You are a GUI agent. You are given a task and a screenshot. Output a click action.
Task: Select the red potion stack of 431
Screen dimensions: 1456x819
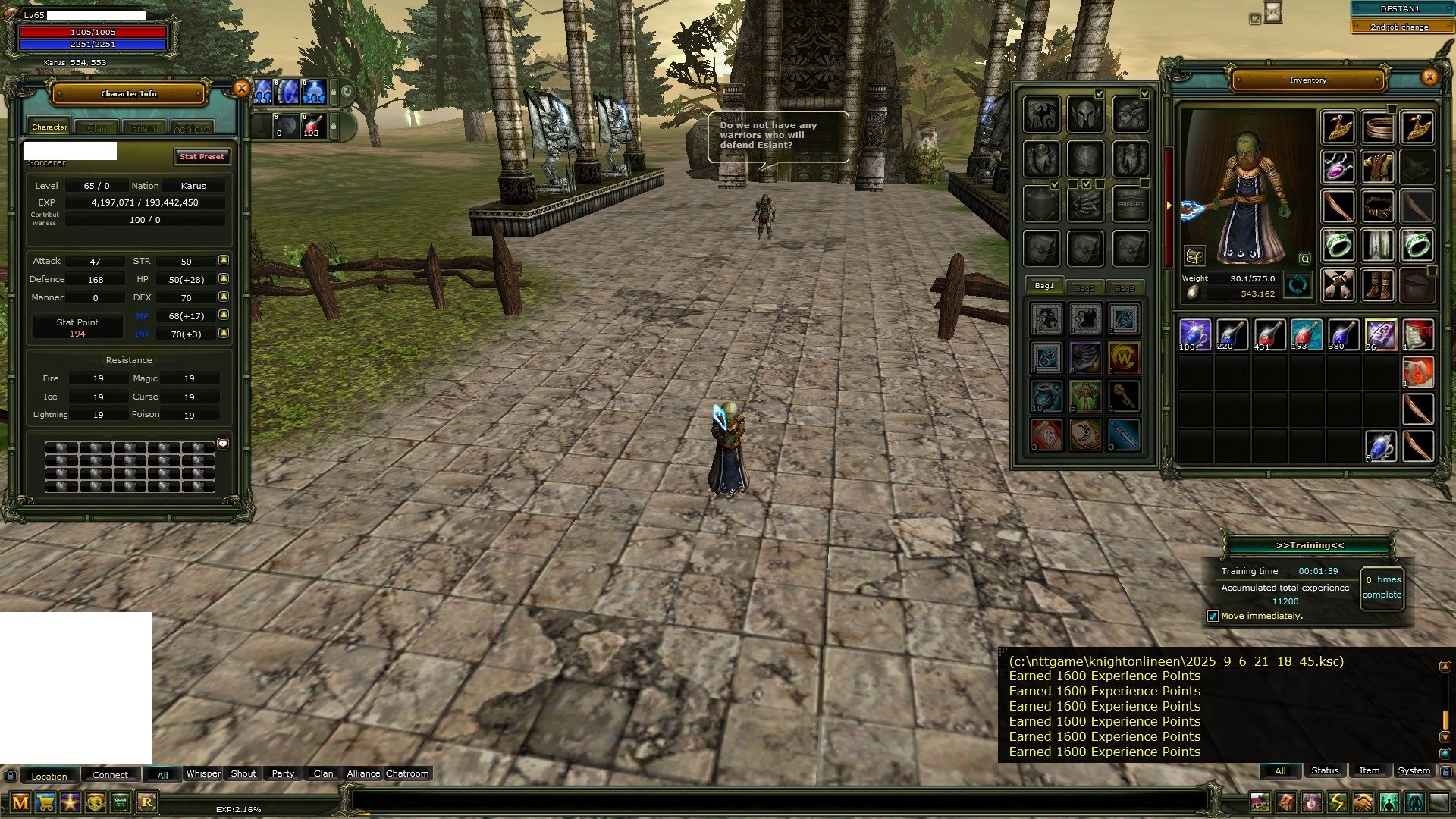click(x=1269, y=334)
